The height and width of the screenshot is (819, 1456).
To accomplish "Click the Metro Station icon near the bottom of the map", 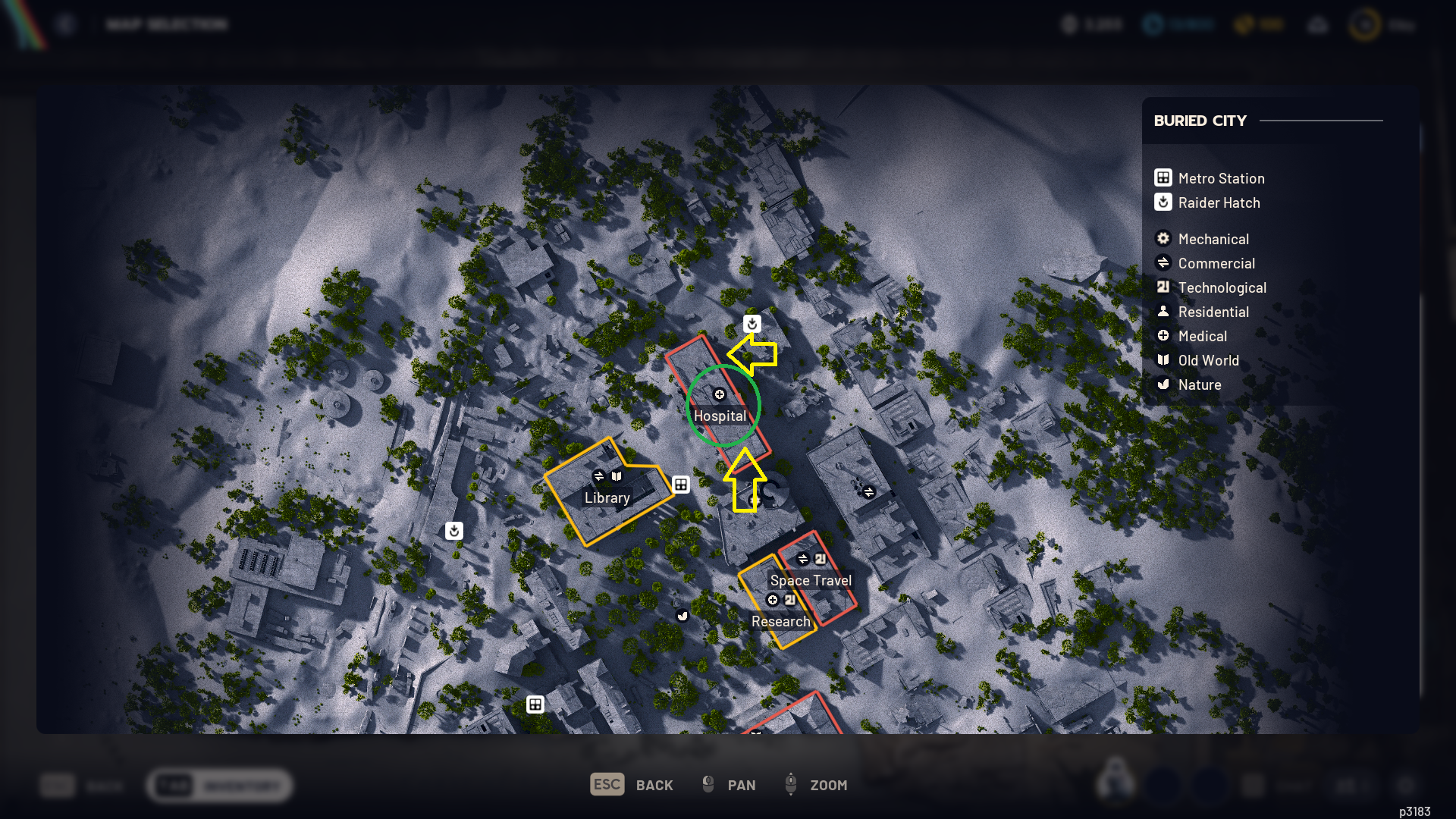I will click(535, 704).
